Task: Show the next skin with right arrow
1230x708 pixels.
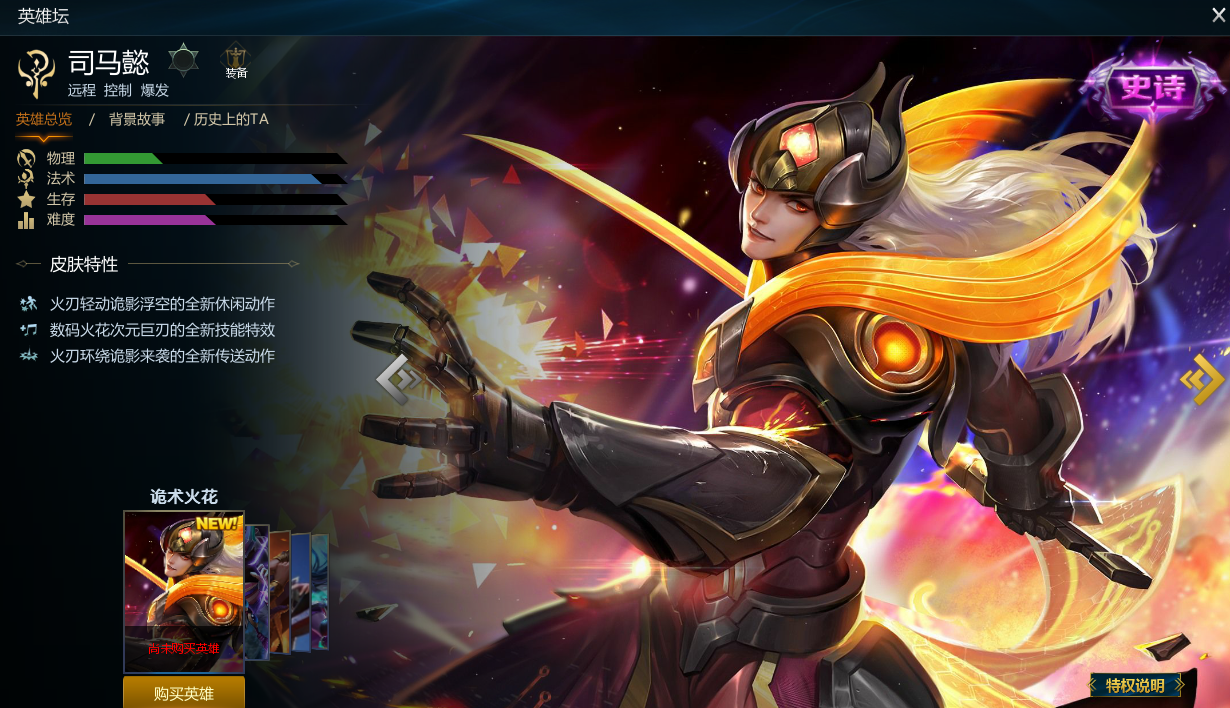Action: tap(1201, 379)
